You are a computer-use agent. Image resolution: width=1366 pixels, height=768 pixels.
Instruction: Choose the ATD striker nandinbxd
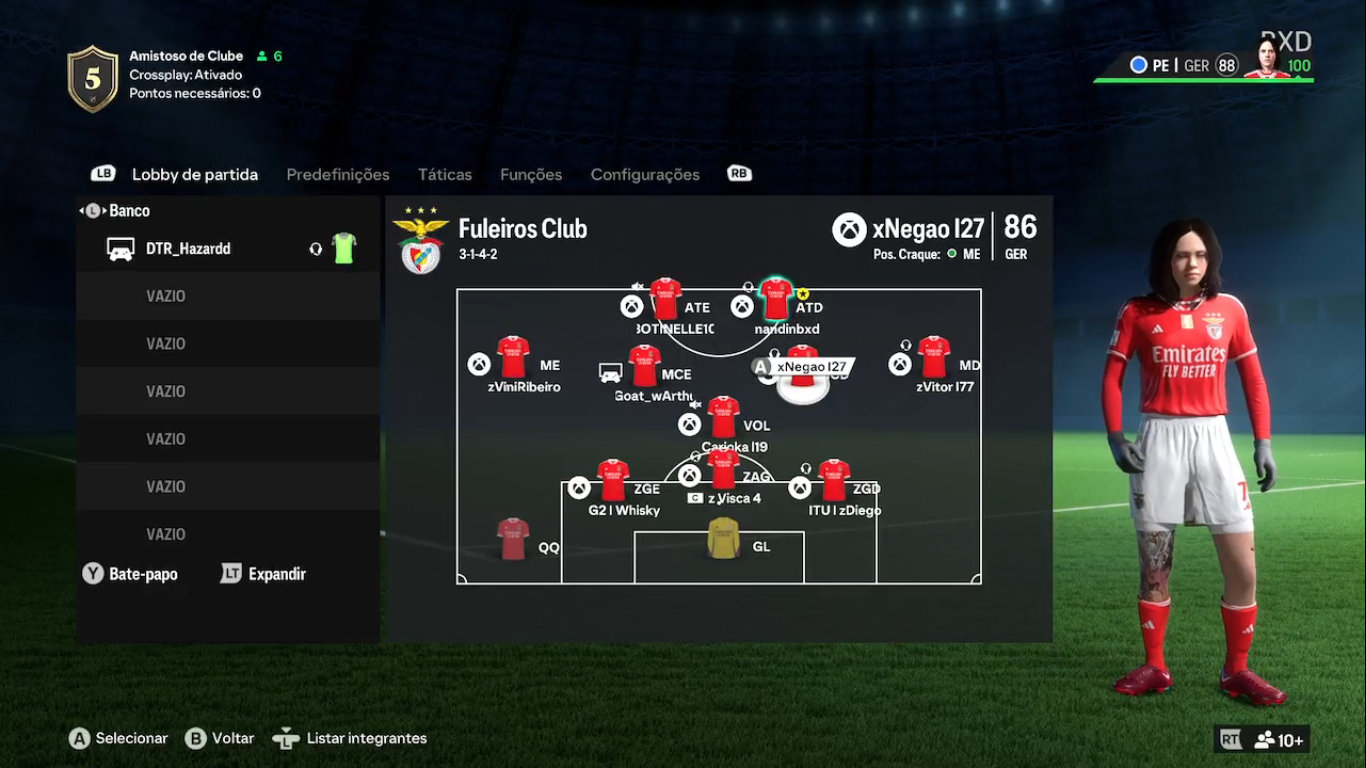[x=776, y=299]
